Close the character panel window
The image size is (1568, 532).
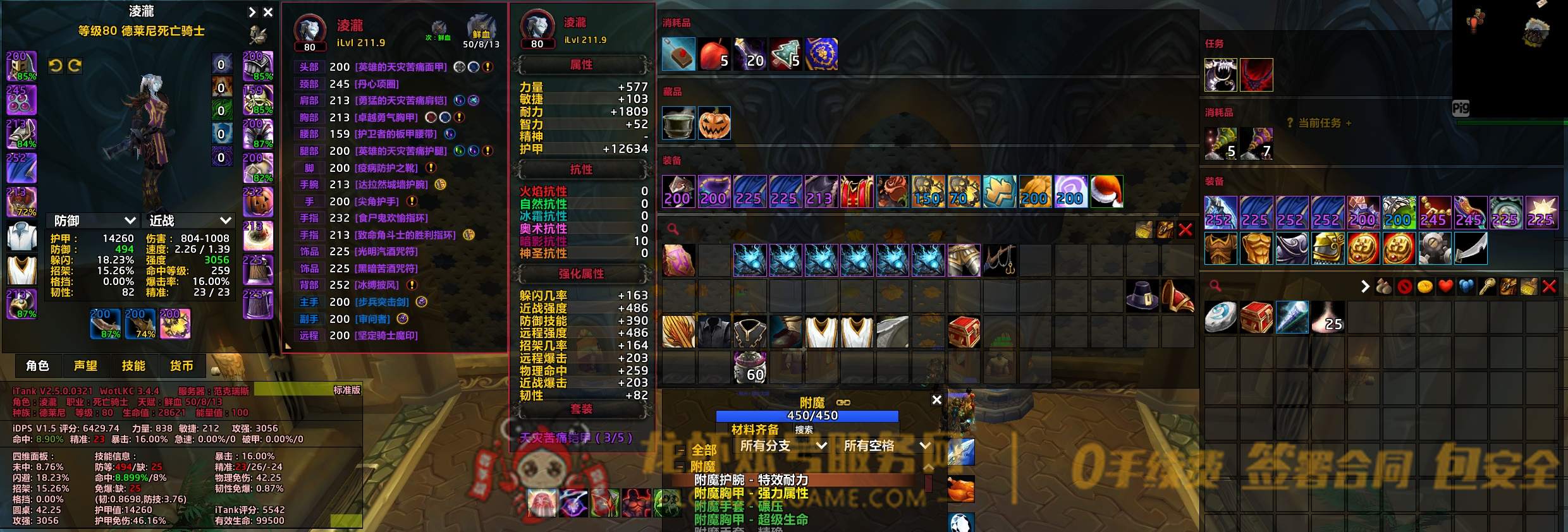[x=268, y=12]
